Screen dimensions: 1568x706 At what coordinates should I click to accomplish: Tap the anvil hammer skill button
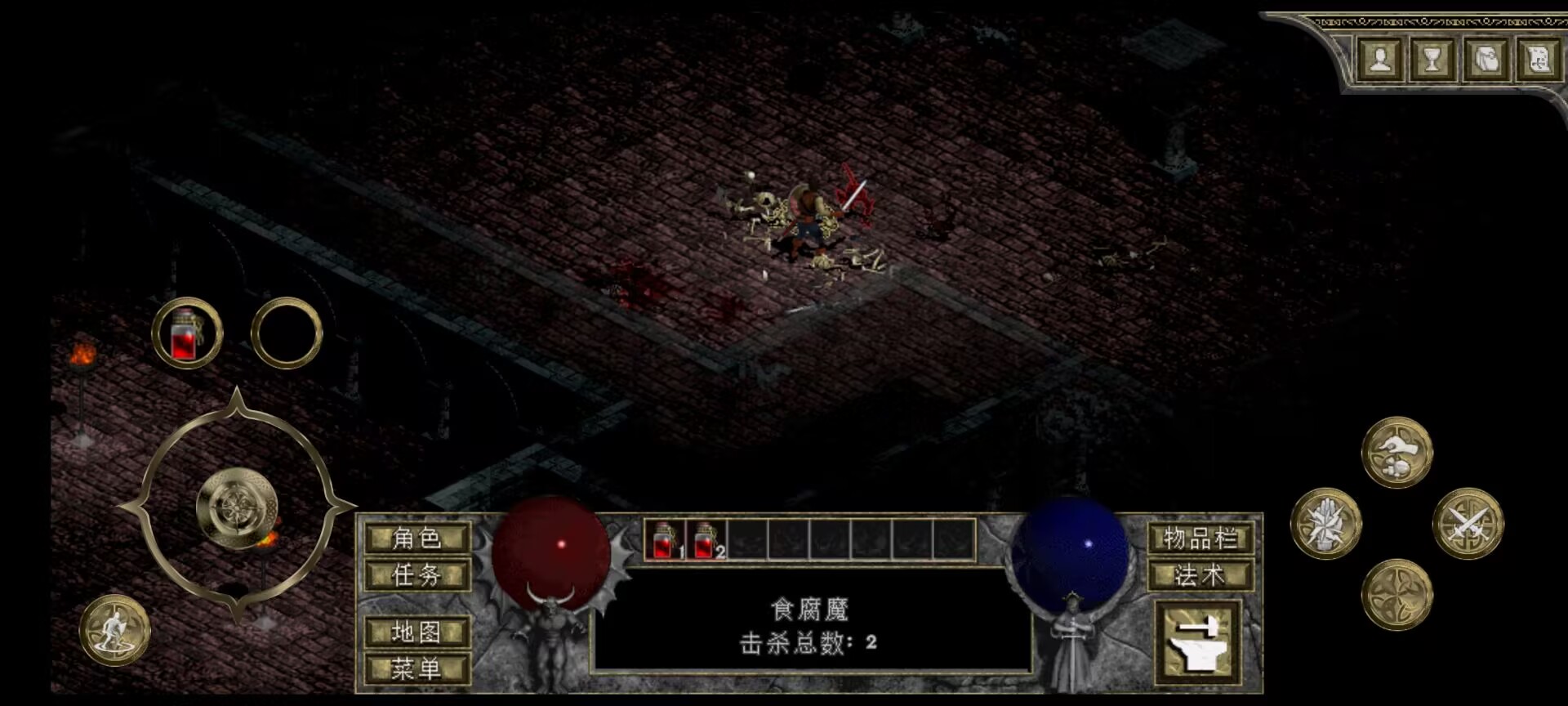coord(1197,642)
